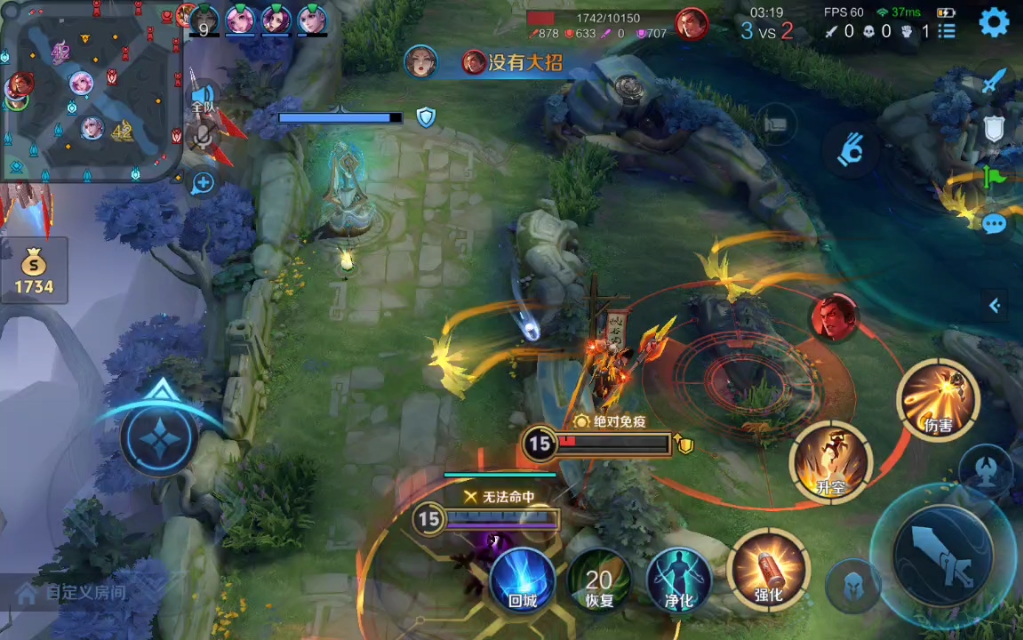This screenshot has width=1023, height=640.
Task: Open the settings gear menu
Action: (993, 22)
